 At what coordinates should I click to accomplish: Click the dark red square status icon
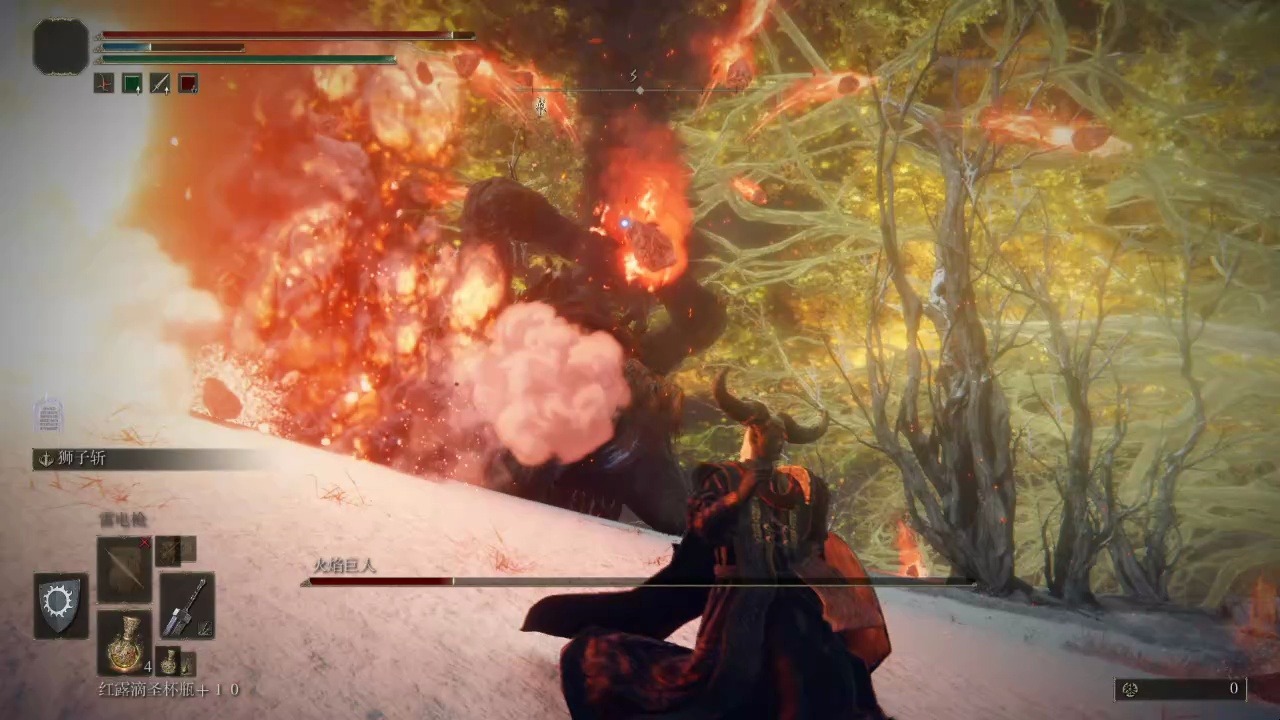point(188,83)
